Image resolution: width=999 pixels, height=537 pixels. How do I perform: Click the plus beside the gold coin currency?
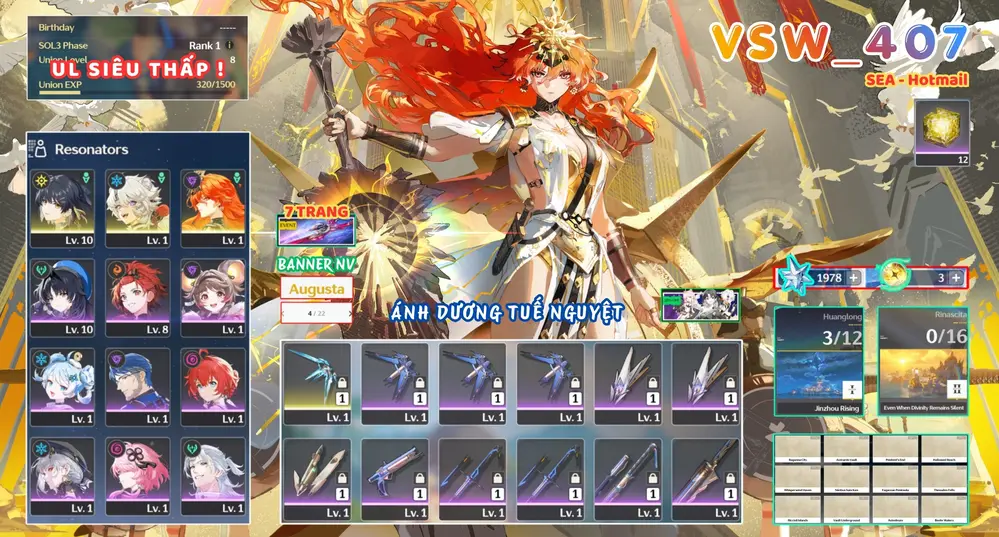(x=956, y=277)
